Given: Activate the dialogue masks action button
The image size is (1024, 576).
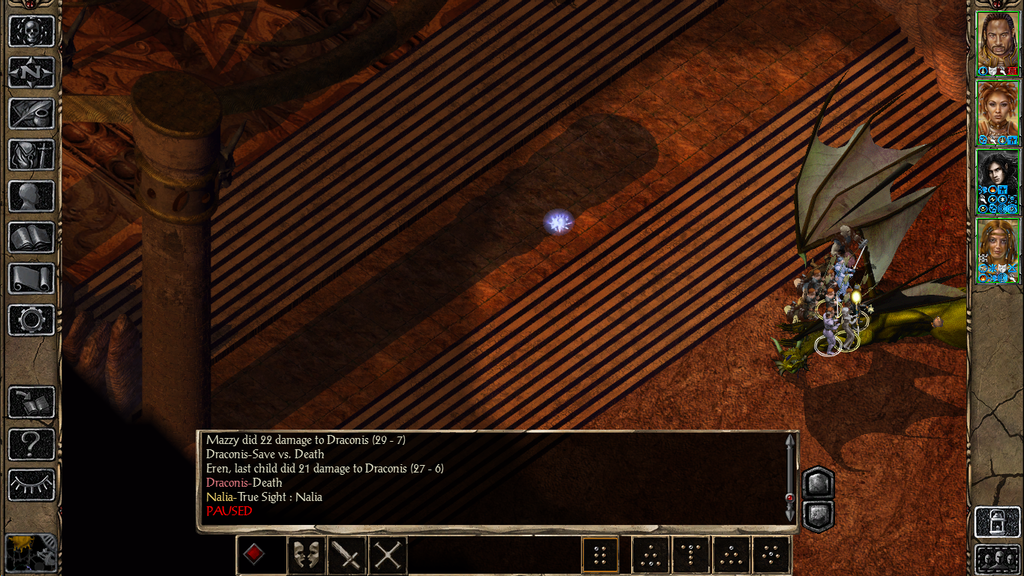Looking at the screenshot, I should click(x=305, y=555).
